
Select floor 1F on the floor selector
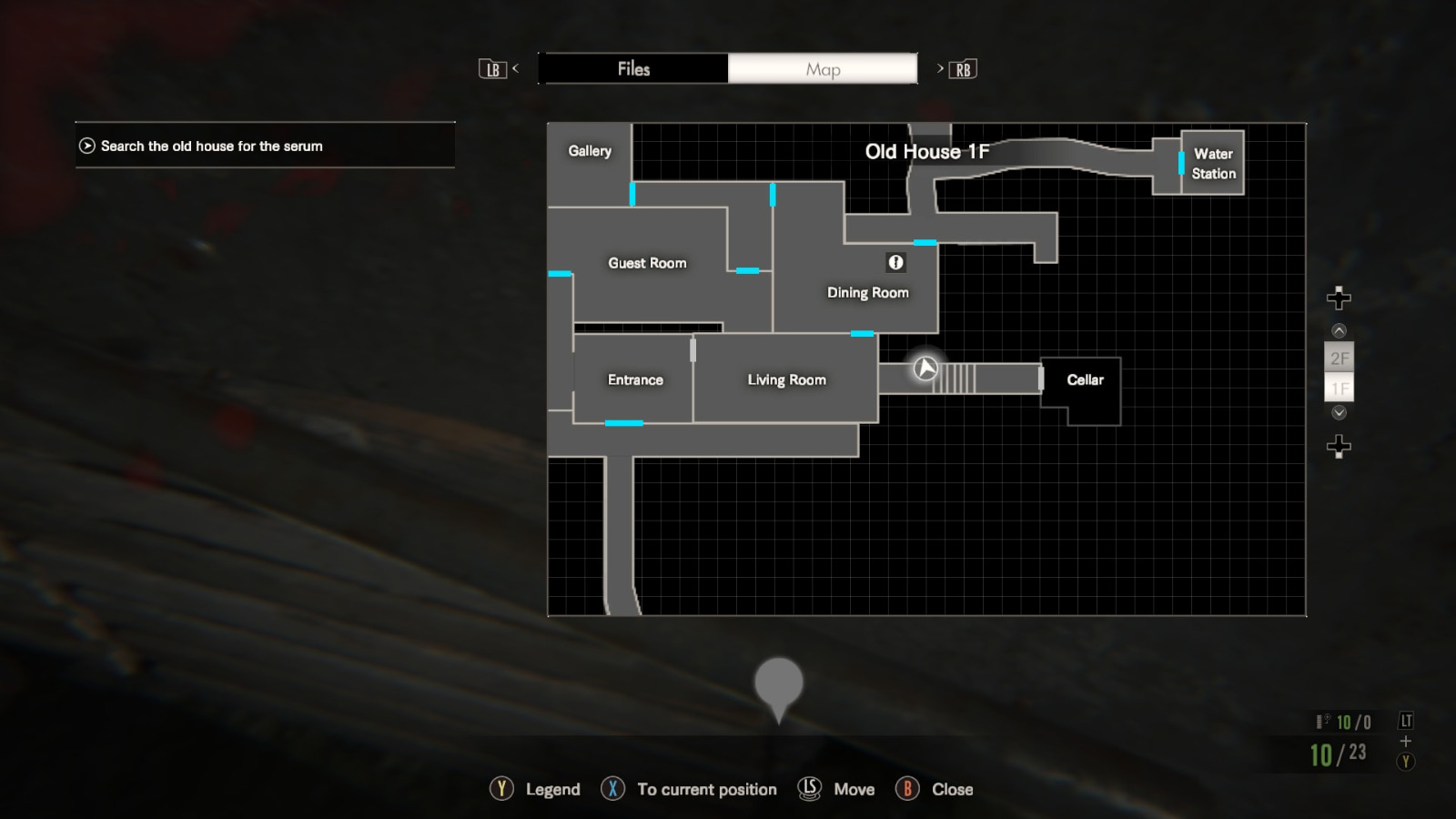[1340, 388]
